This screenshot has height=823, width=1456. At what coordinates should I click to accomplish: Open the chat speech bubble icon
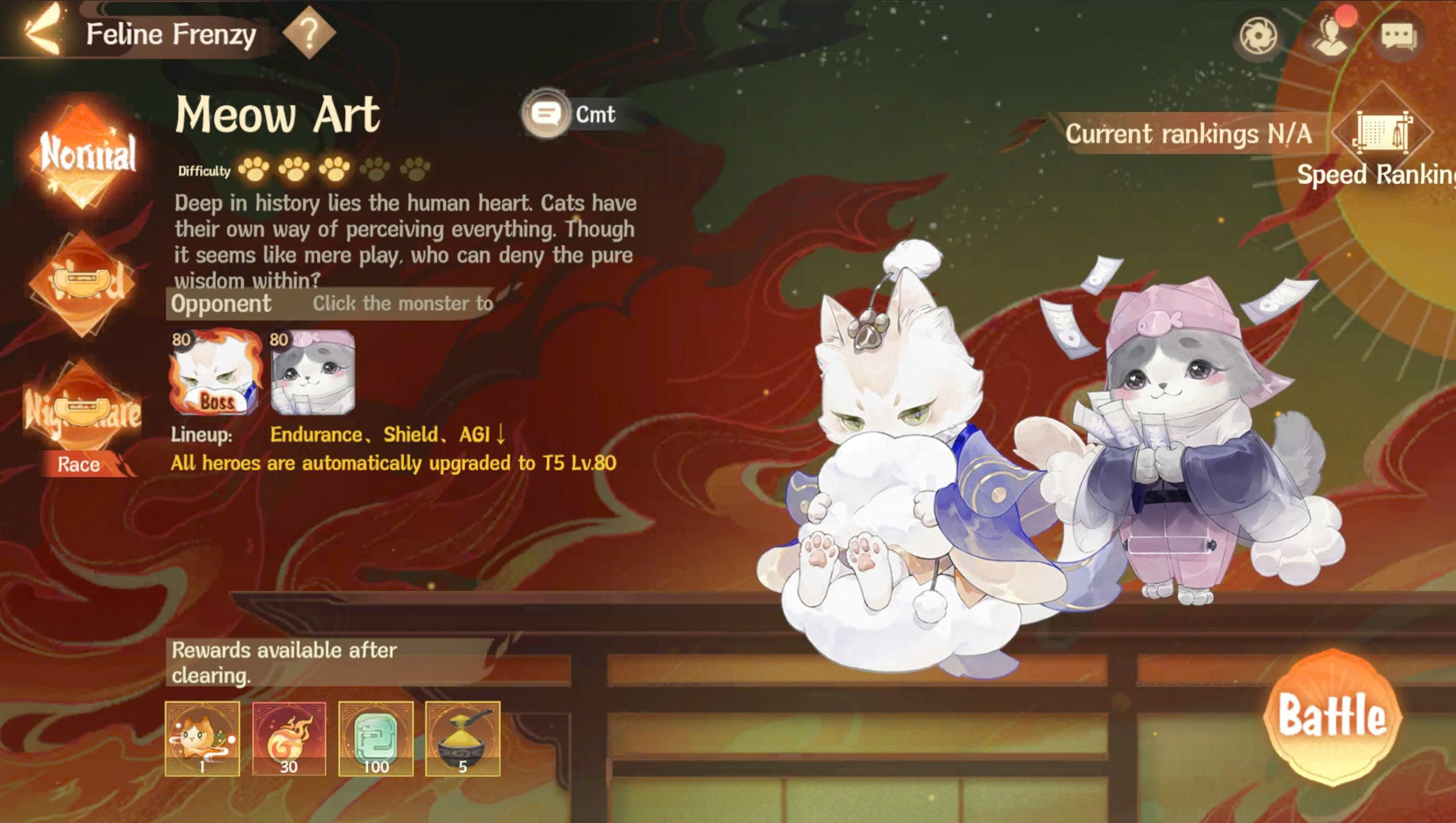[x=1398, y=36]
